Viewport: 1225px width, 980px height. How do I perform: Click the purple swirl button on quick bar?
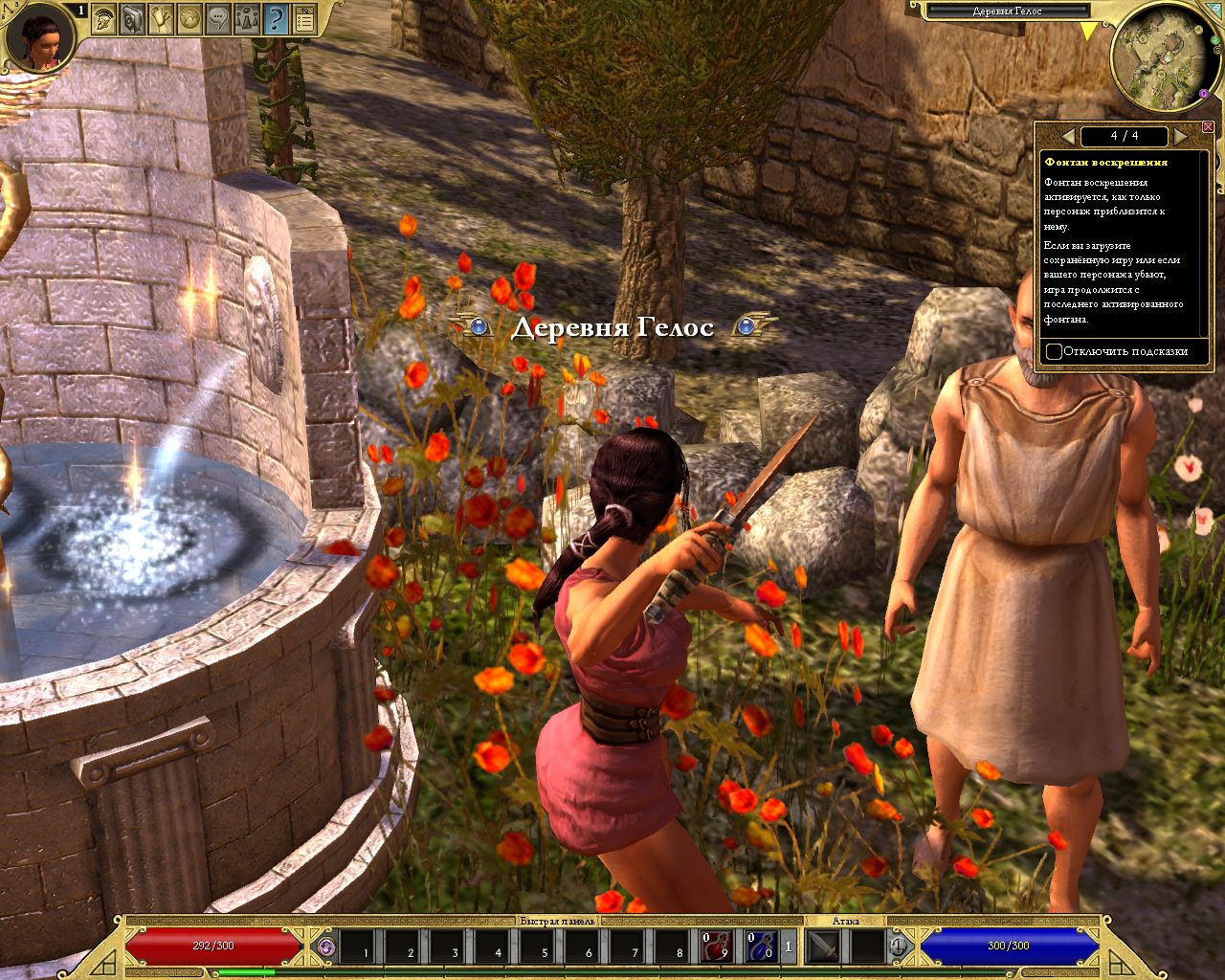[x=327, y=947]
